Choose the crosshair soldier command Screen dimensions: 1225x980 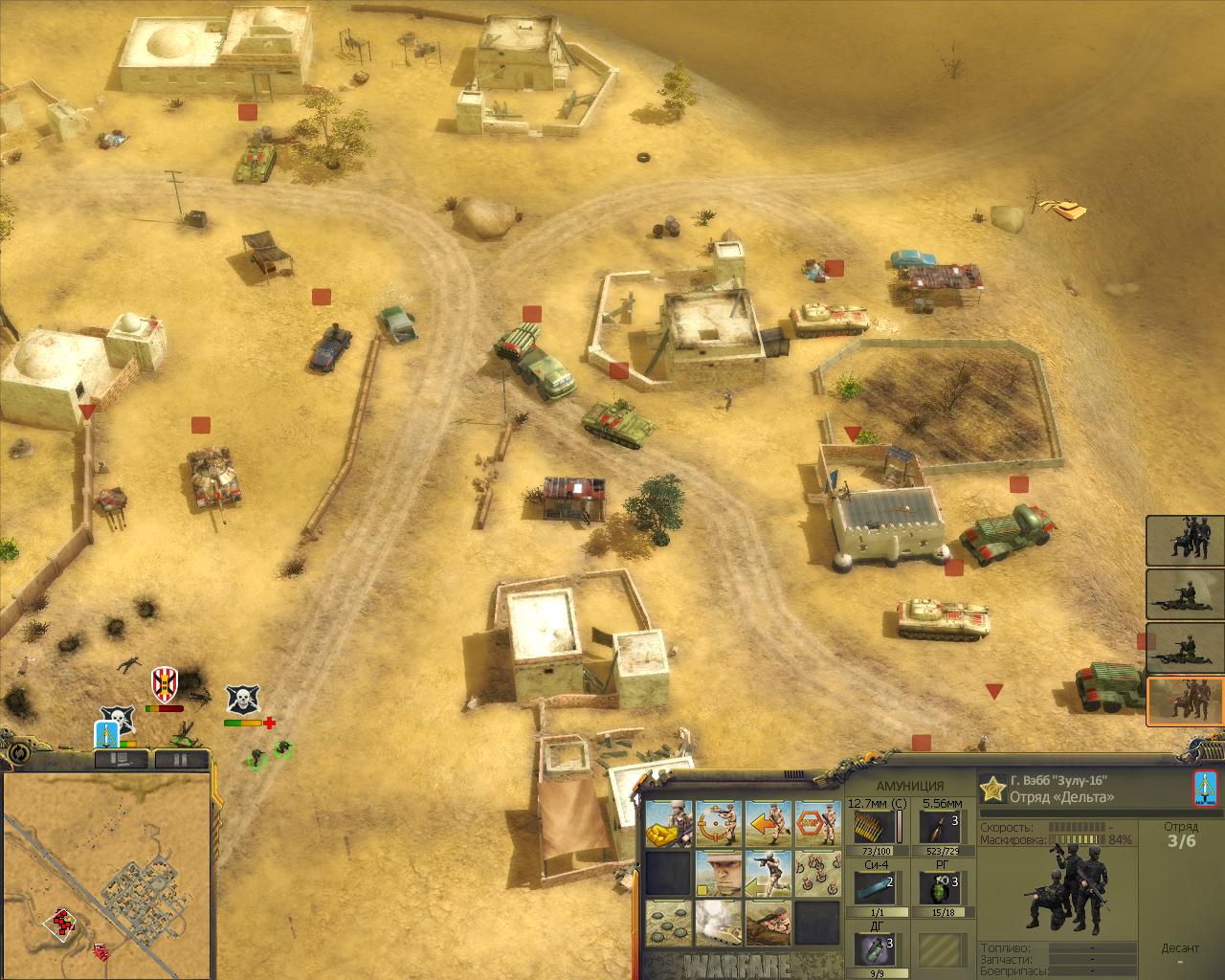coord(718,824)
